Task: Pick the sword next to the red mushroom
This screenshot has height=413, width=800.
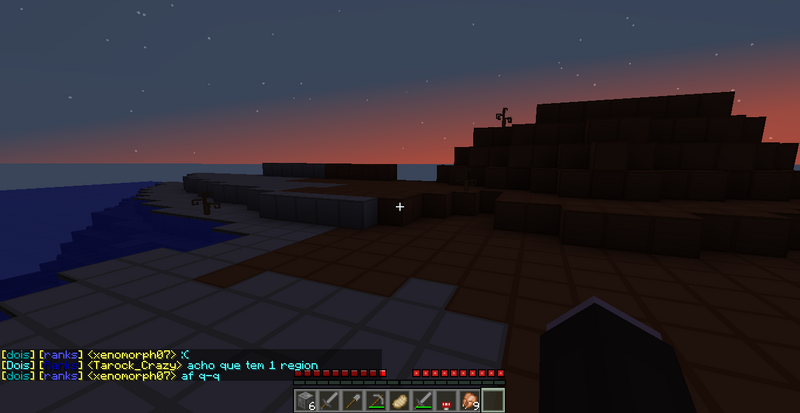Action: (x=422, y=401)
